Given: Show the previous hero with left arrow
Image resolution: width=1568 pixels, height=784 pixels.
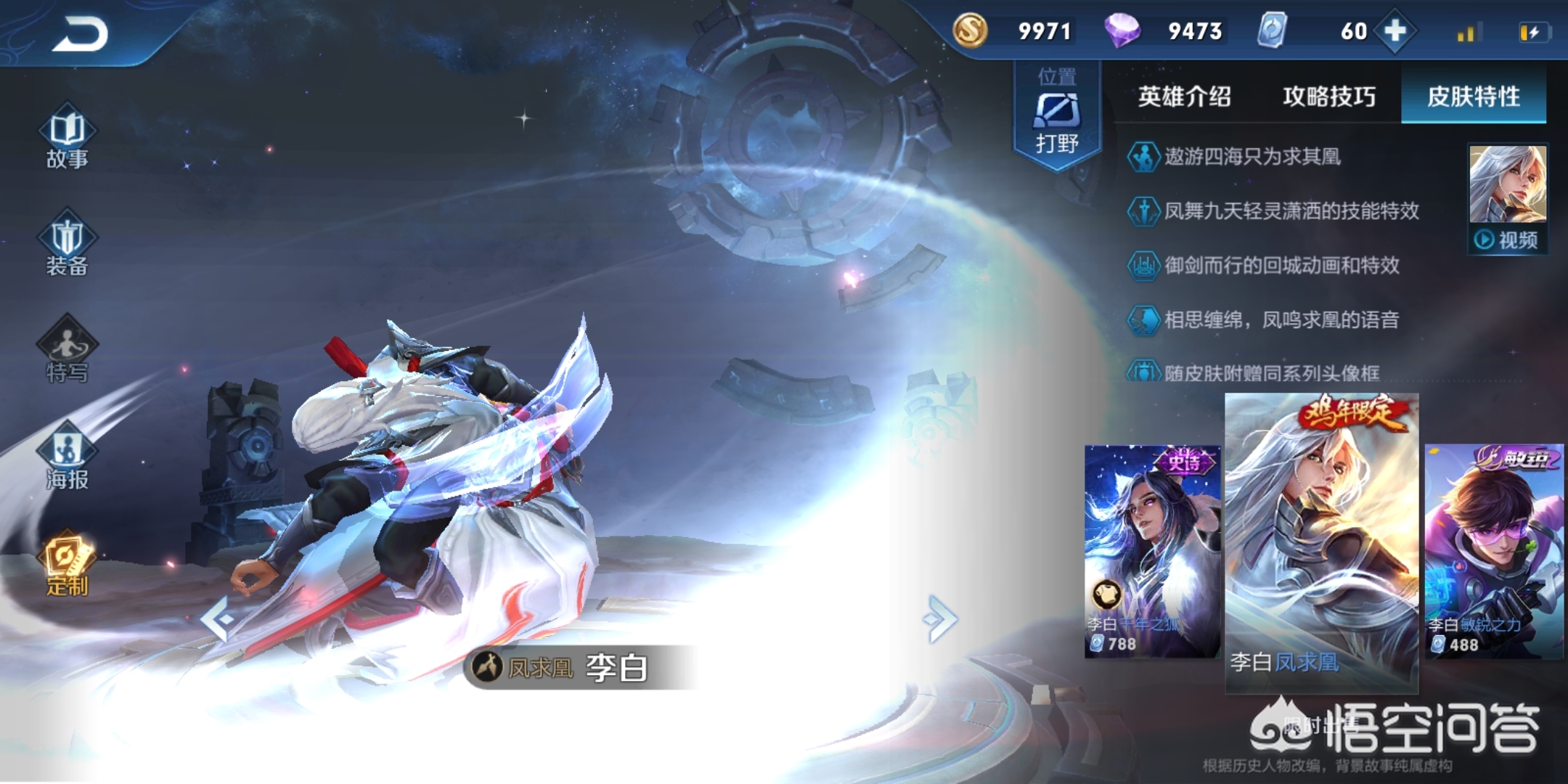Looking at the screenshot, I should (x=218, y=619).
